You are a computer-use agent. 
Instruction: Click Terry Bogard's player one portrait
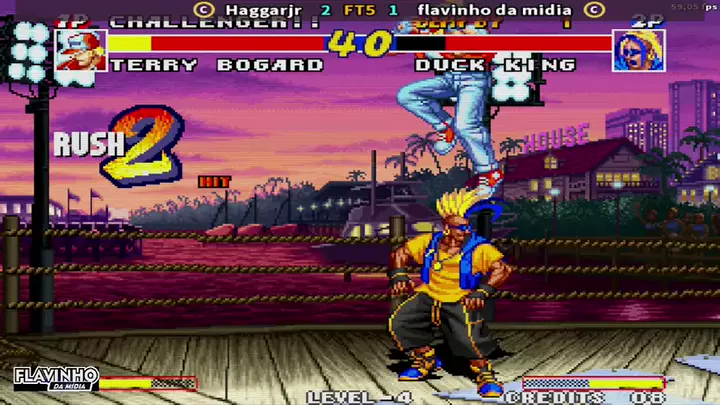click(x=81, y=50)
